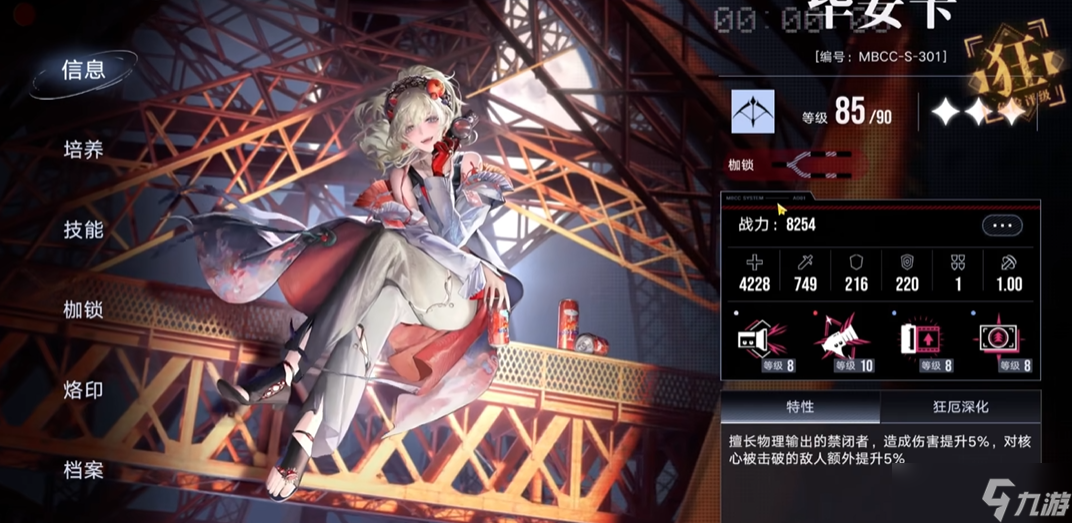This screenshot has height=523, width=1072.
Task: Switch to the 狂厄深化 tab
Action: 960,407
